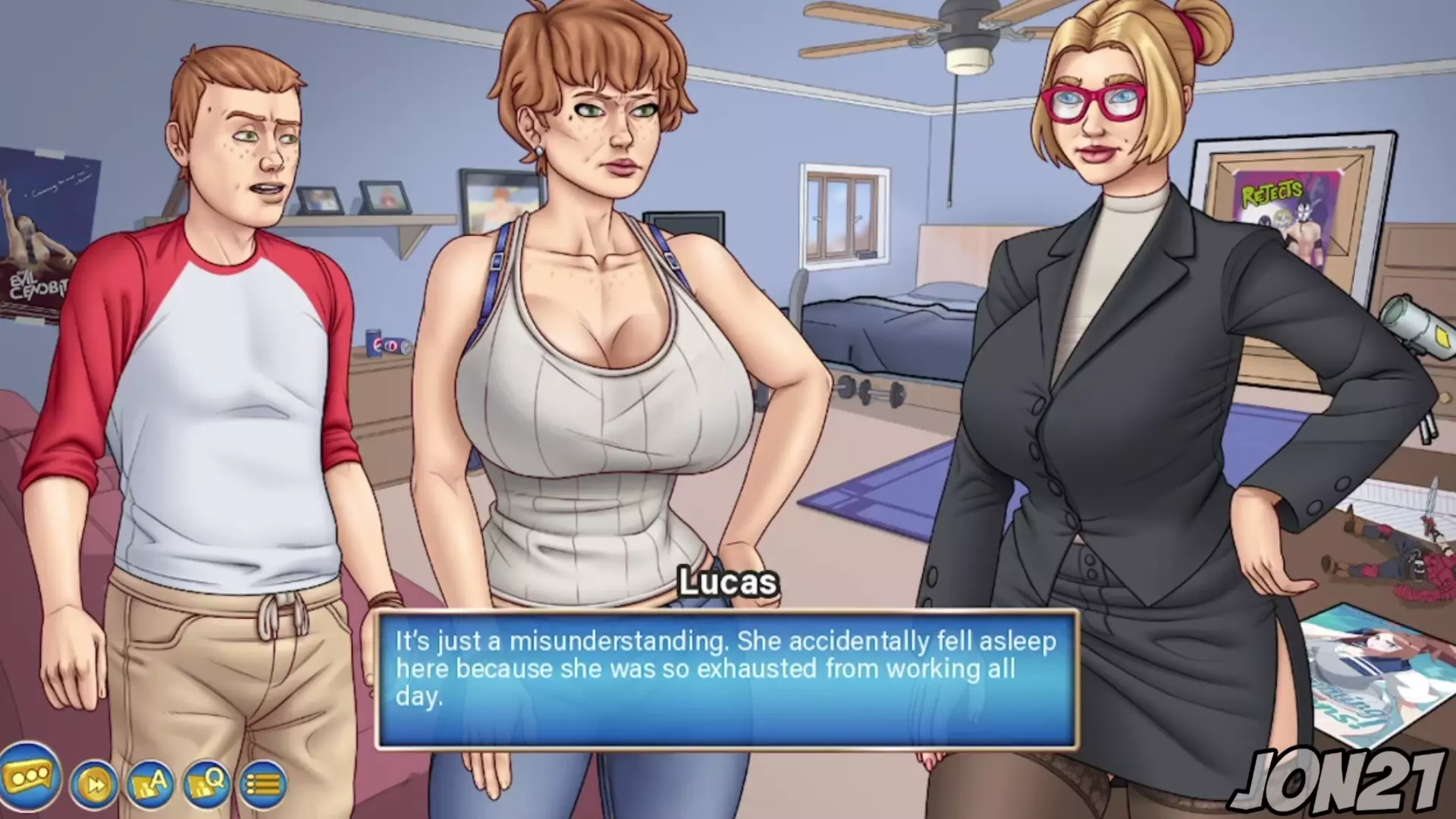Click the speech bubble dialogue button
The image size is (1456, 819).
[x=30, y=778]
